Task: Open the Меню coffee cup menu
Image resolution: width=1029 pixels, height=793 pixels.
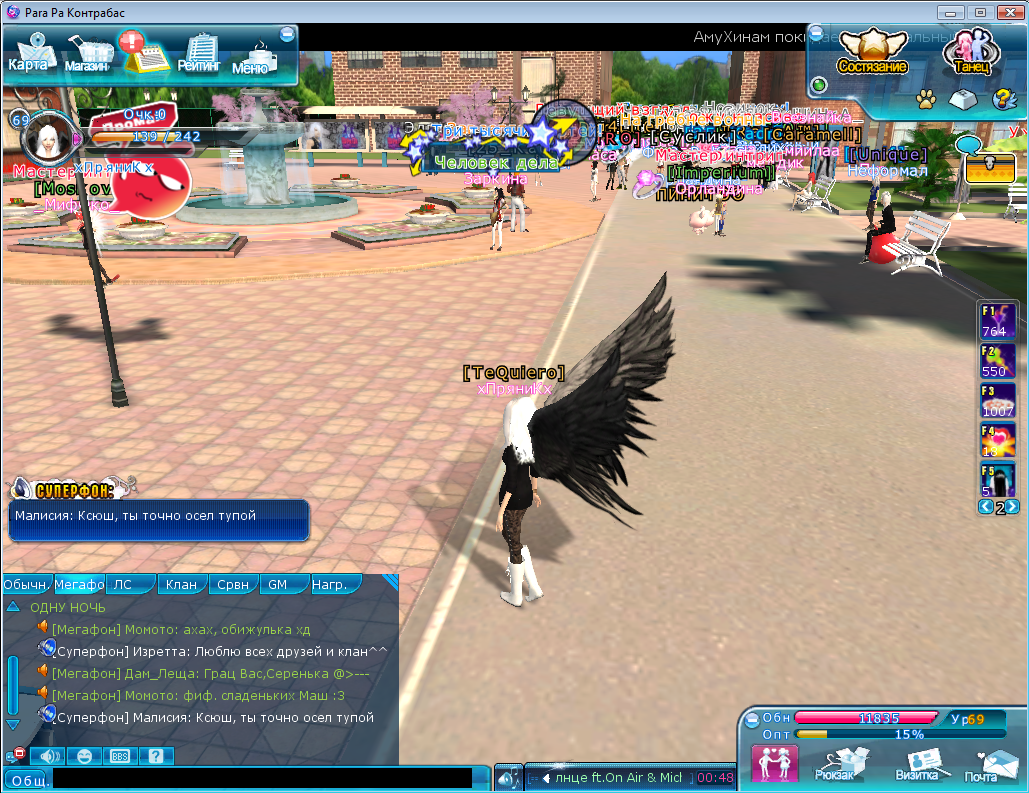Action: click(x=252, y=57)
